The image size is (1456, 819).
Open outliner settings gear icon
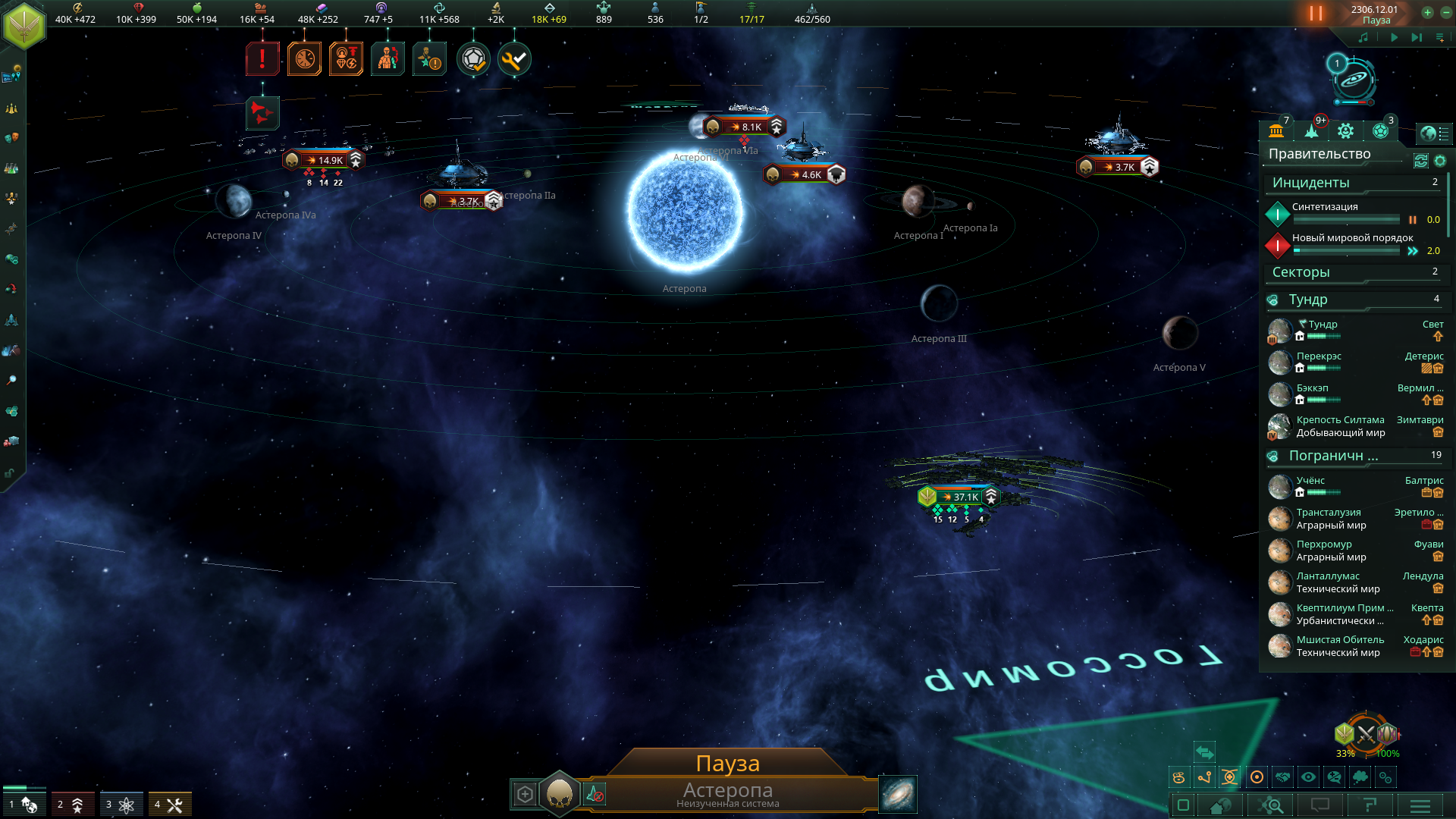1440,161
